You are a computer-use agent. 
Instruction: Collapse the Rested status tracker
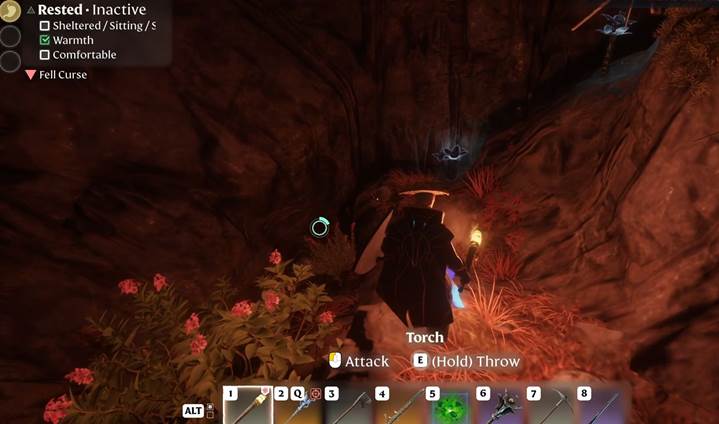coord(30,10)
